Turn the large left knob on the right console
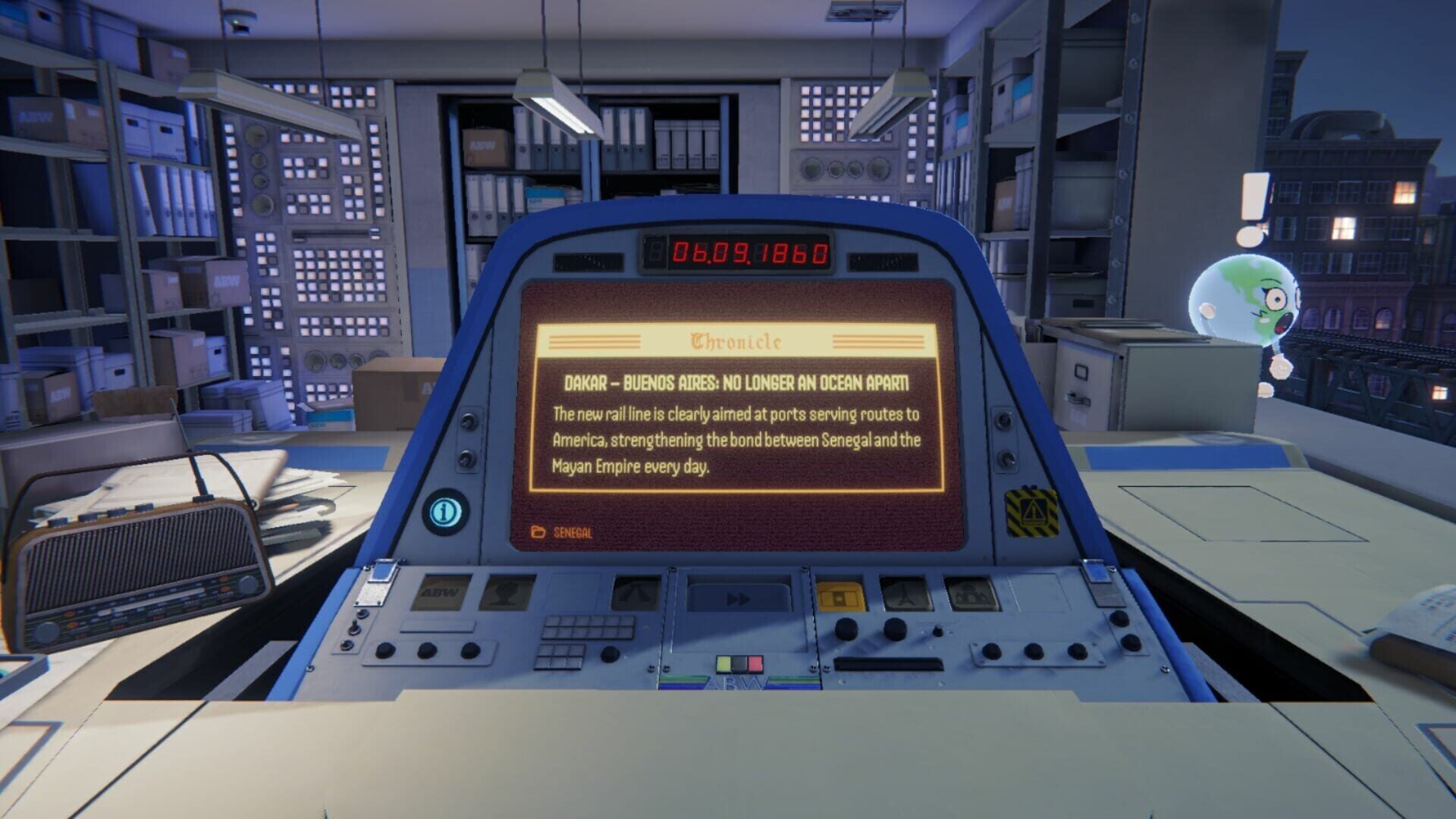This screenshot has height=819, width=1456. pos(846,628)
